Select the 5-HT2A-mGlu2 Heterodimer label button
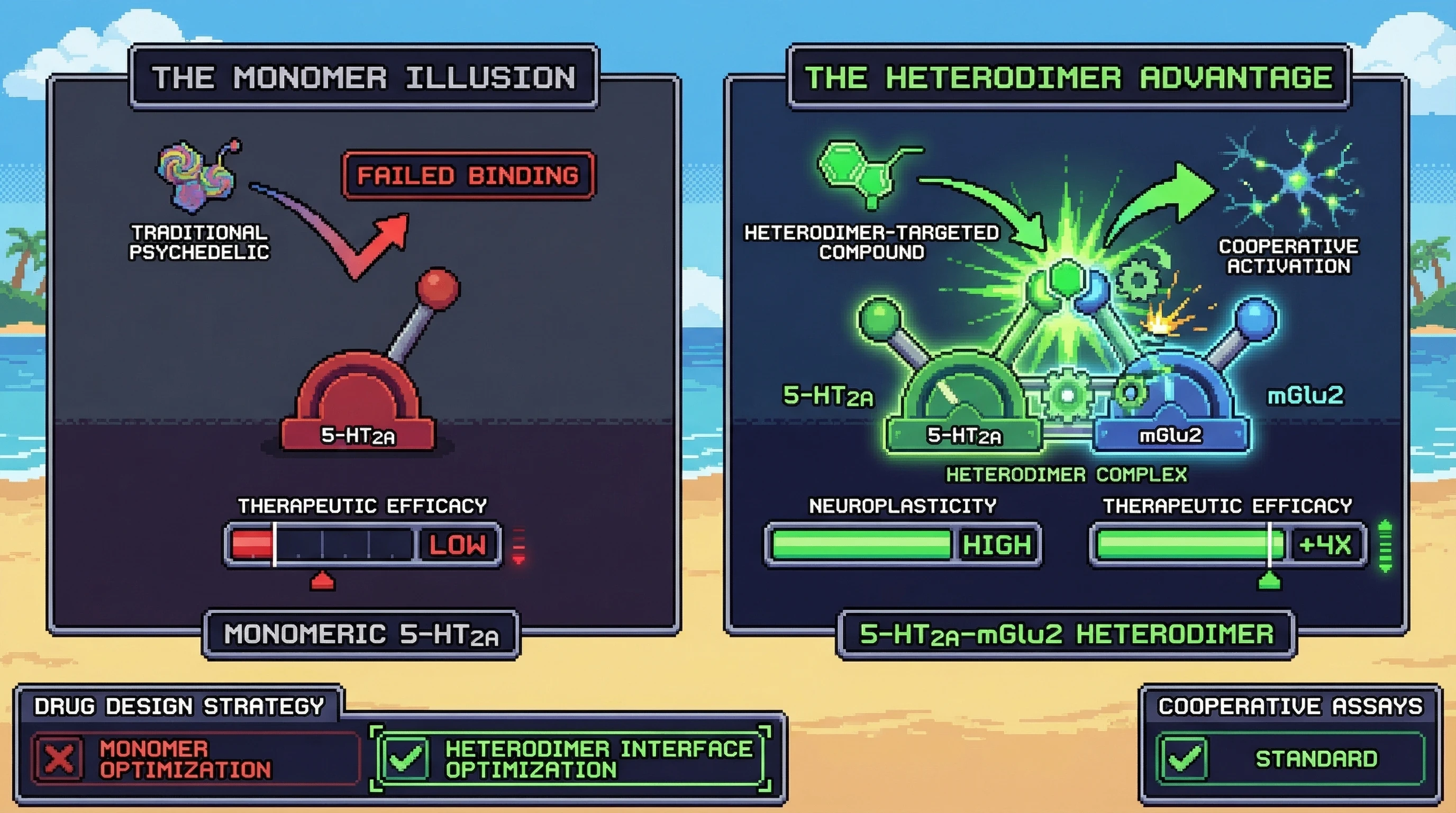 (1066, 634)
